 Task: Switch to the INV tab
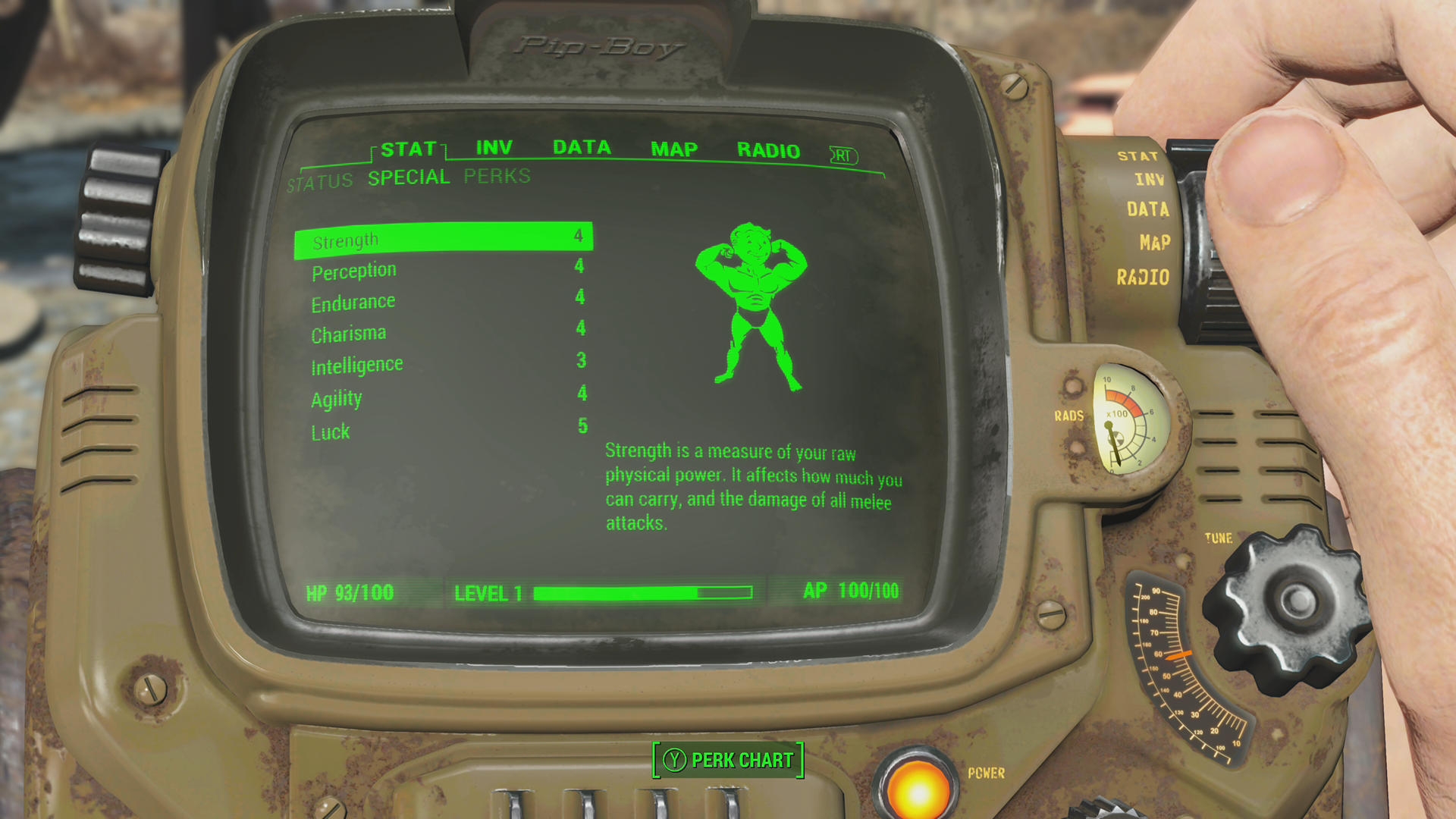tap(494, 147)
